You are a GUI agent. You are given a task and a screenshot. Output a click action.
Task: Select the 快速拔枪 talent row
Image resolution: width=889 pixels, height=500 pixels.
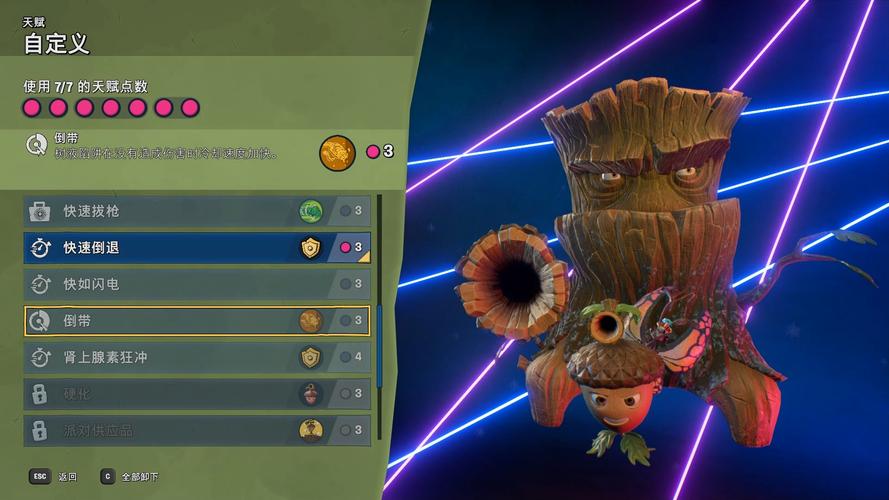click(x=196, y=211)
